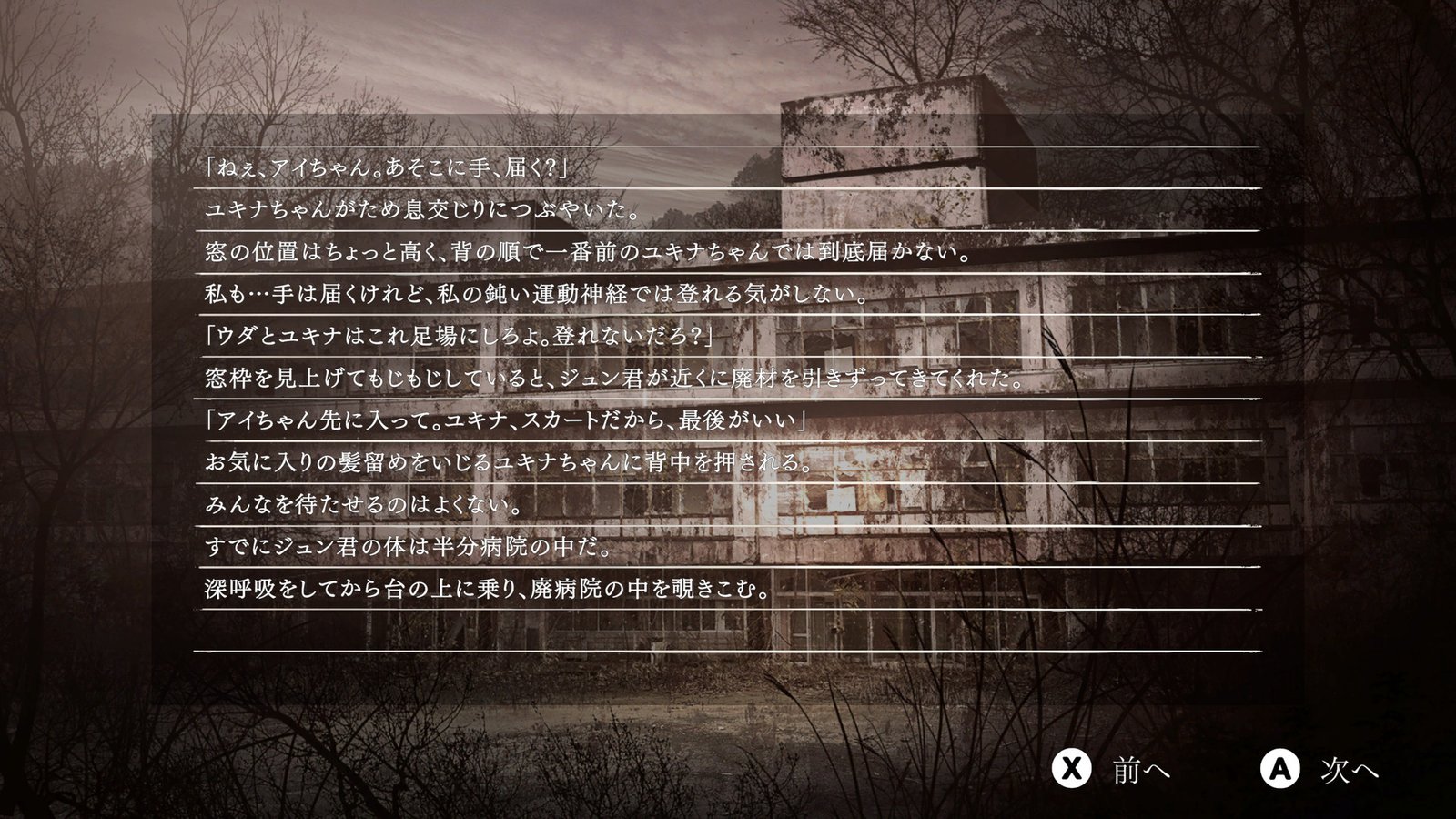
Task: Click the 次へ (Next) label
Action: 1350,769
